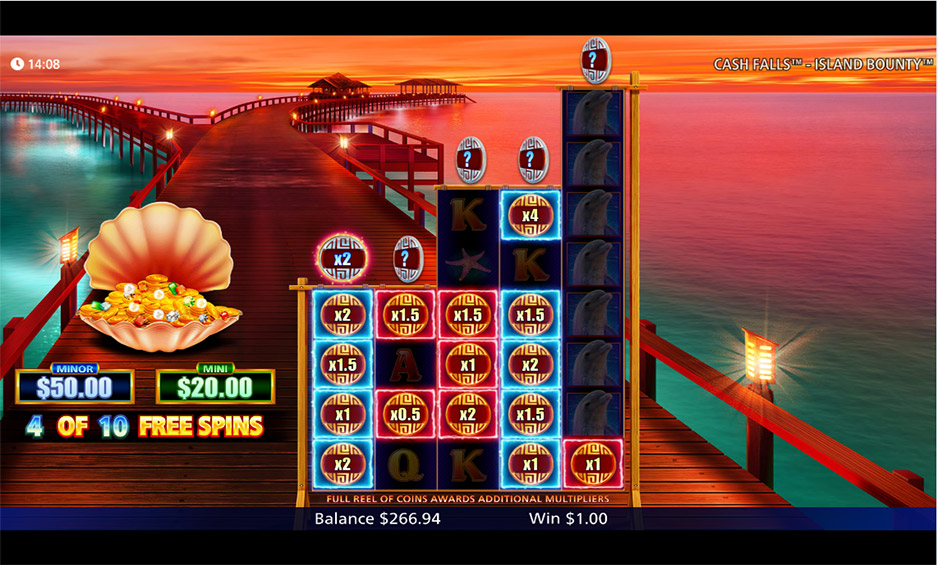938x565 pixels.
Task: Select the x4 coin tile
Action: [x=530, y=216]
